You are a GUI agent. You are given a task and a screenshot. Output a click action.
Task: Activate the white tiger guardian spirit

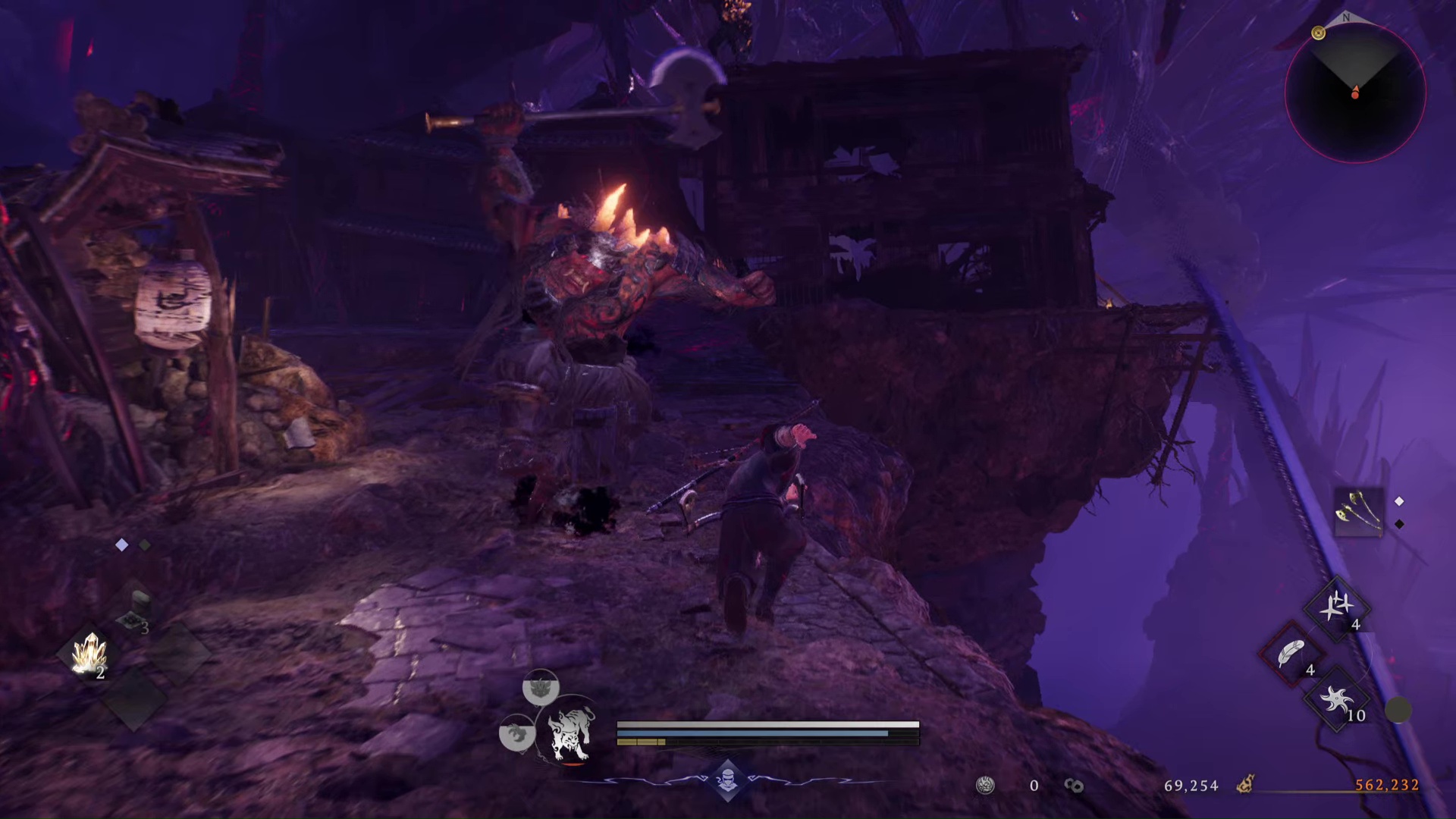tap(570, 733)
